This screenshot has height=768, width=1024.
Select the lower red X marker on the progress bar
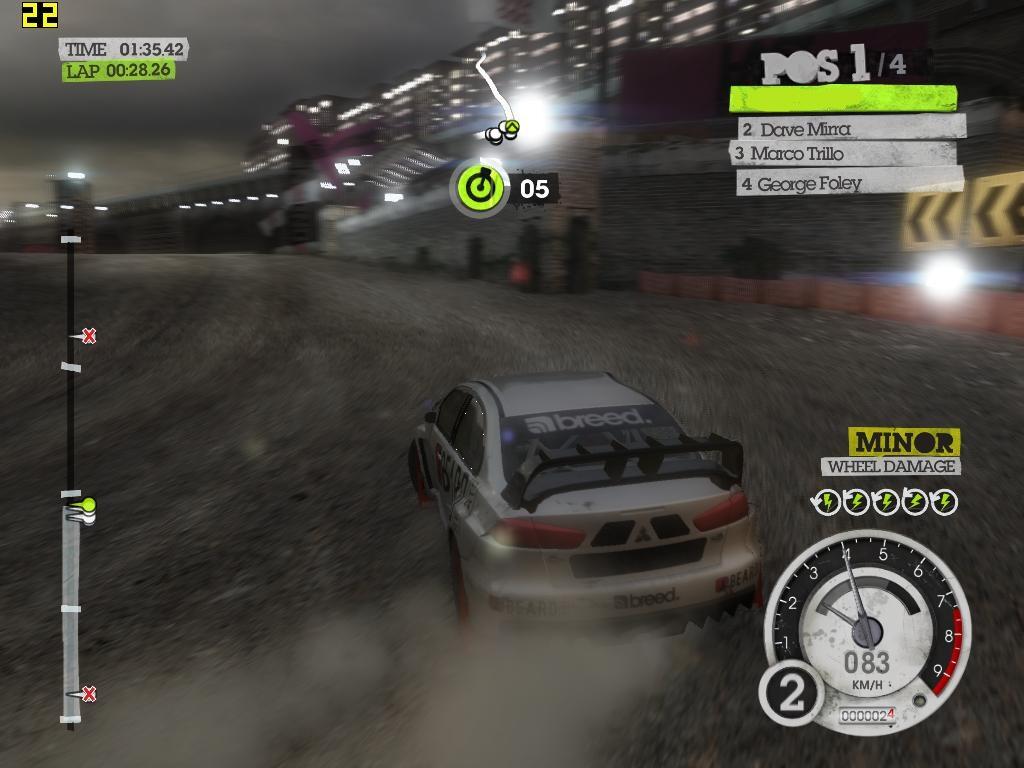[x=89, y=693]
